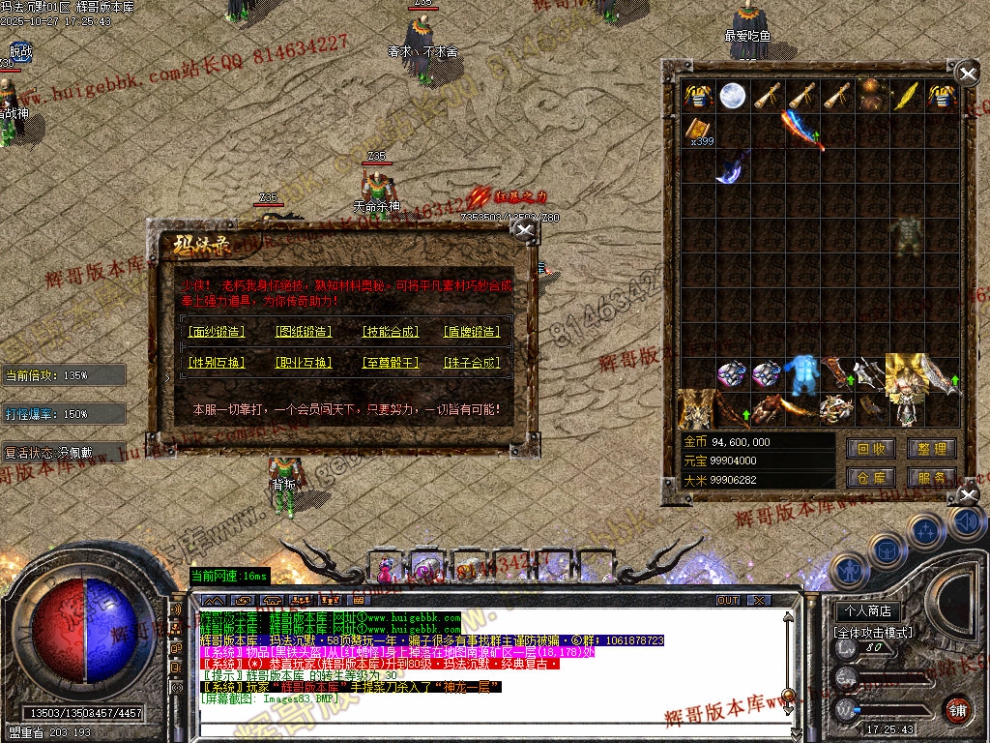Select the golden feather item
This screenshot has height=743, width=990.
[906, 95]
